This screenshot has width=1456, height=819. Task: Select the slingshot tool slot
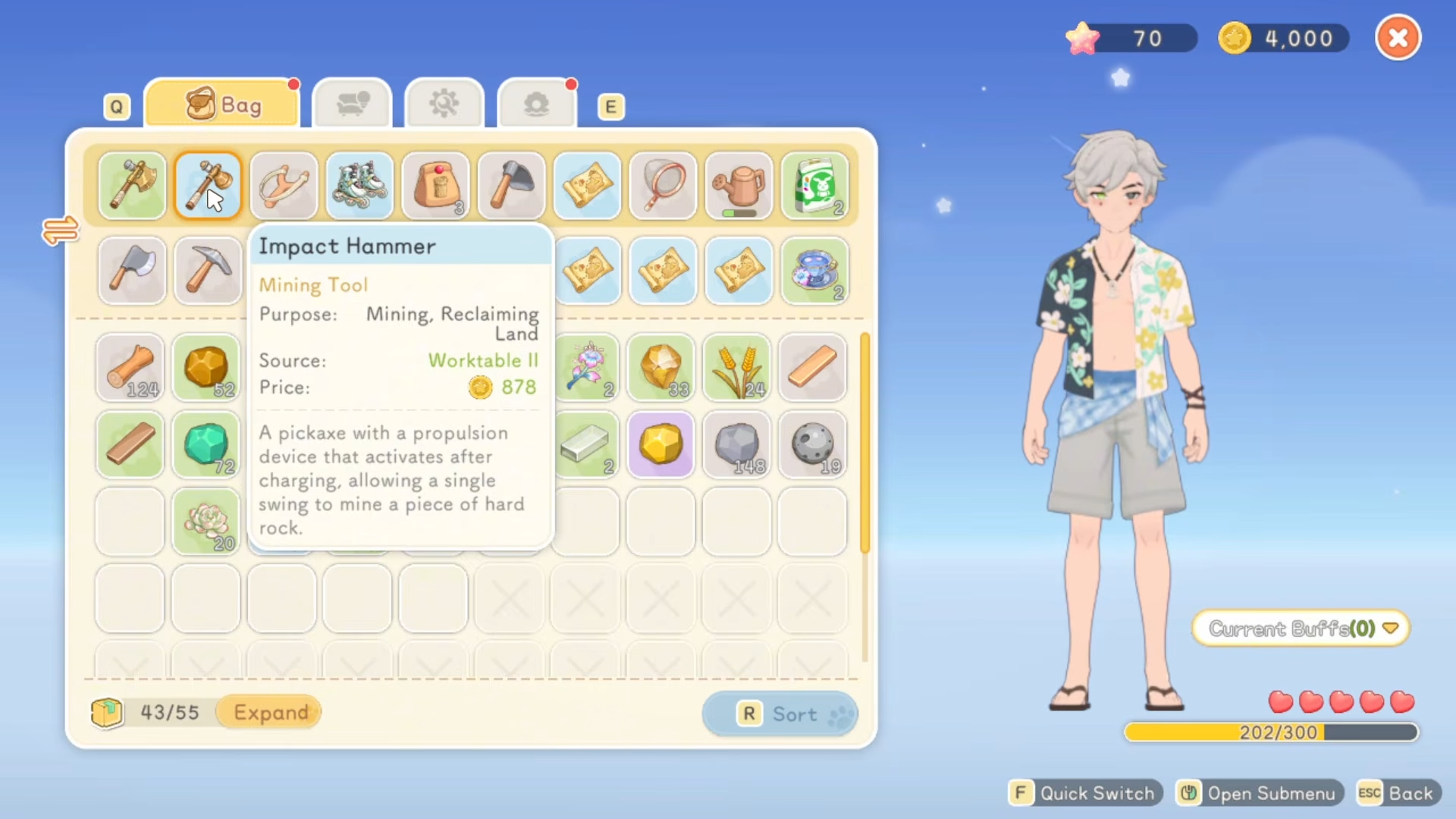284,186
